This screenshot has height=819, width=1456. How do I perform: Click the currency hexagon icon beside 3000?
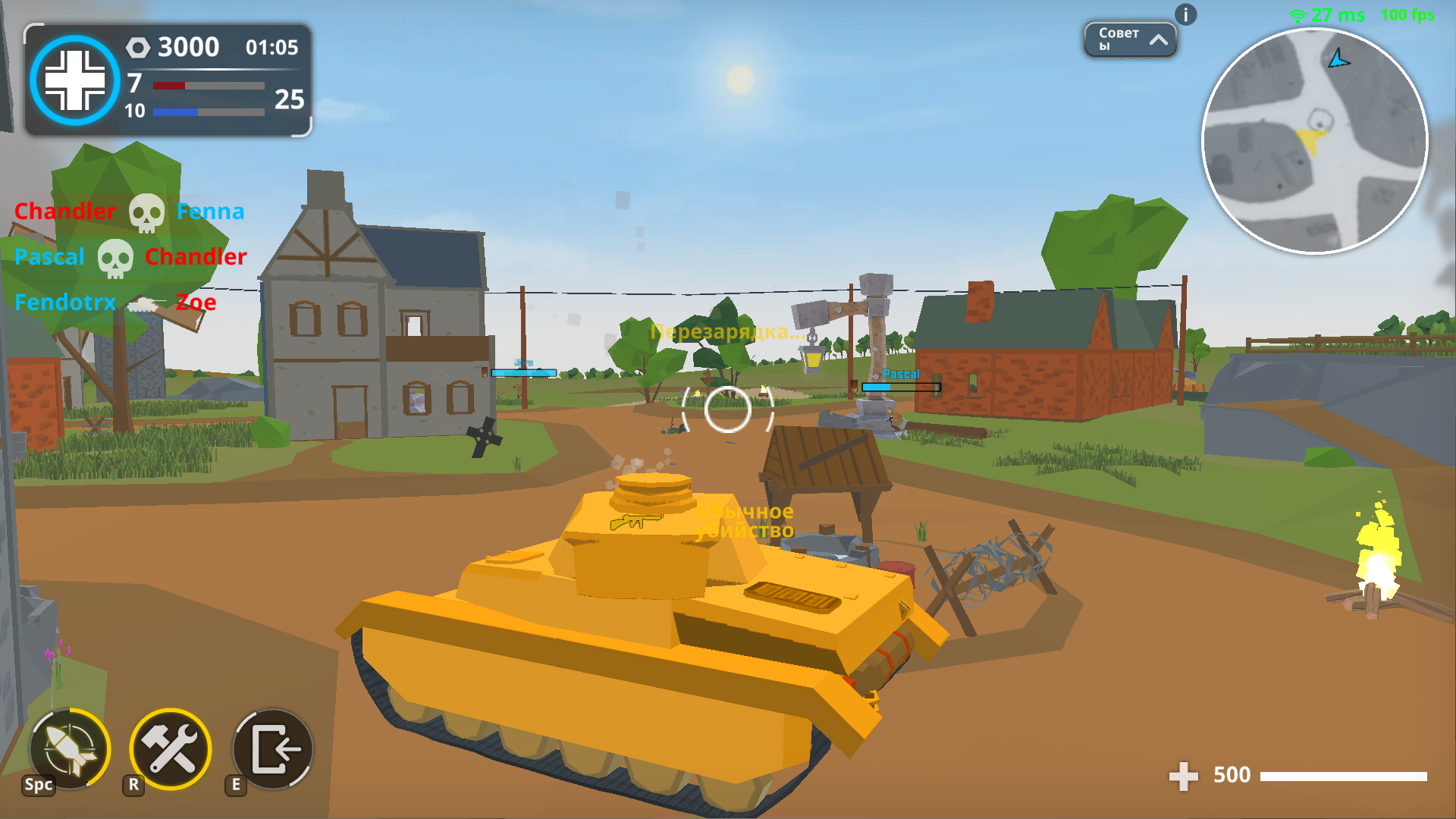137,47
